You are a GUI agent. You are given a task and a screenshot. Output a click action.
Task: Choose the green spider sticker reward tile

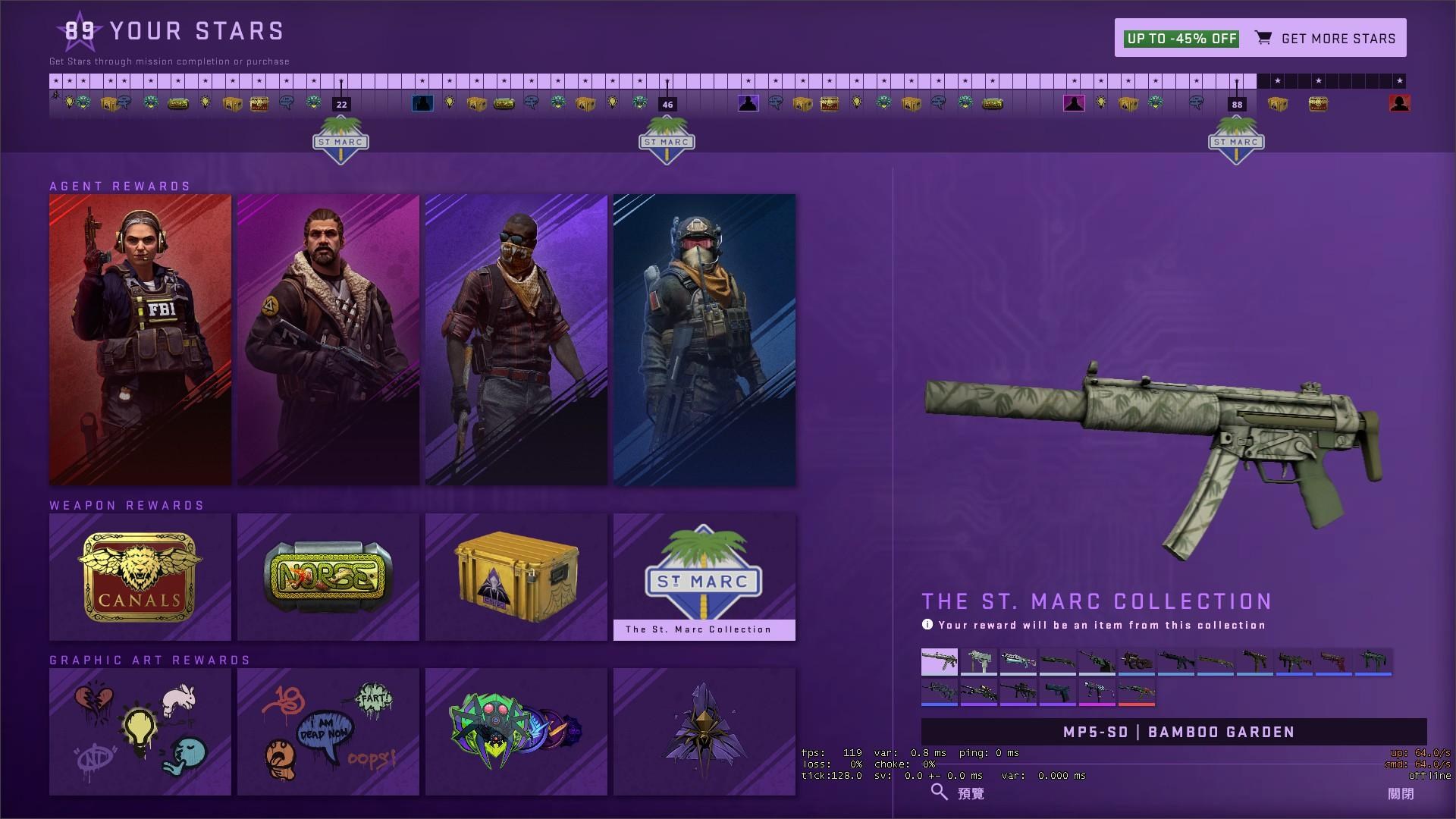tap(516, 732)
